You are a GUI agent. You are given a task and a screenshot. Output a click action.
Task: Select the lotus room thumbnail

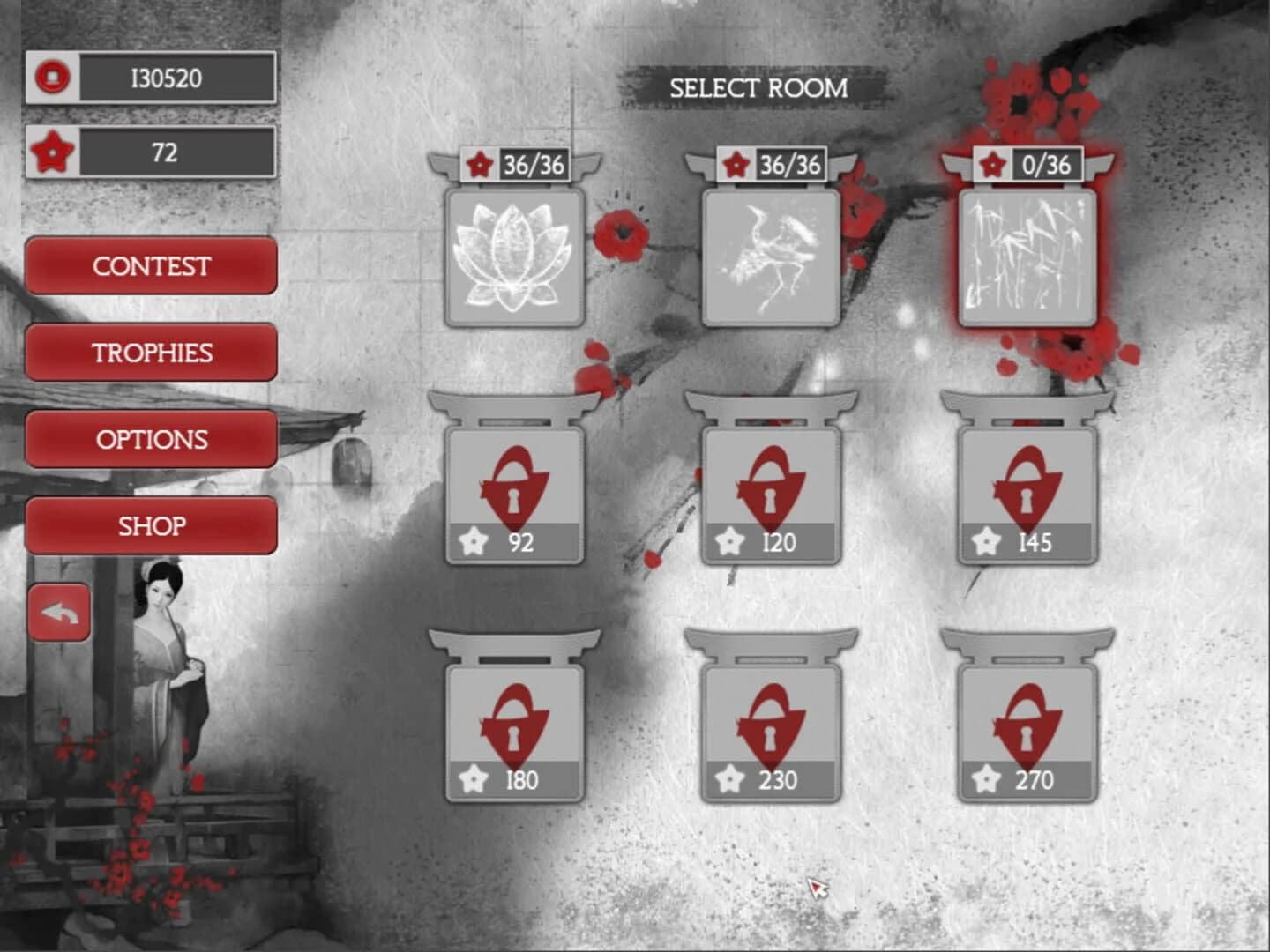pyautogui.click(x=512, y=260)
